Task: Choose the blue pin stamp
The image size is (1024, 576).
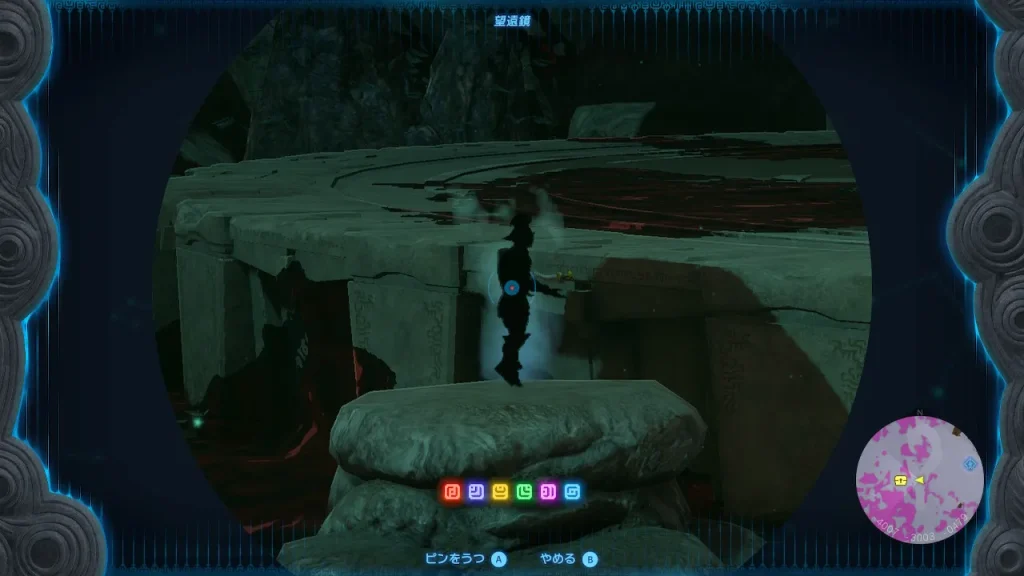Action: [x=475, y=492]
